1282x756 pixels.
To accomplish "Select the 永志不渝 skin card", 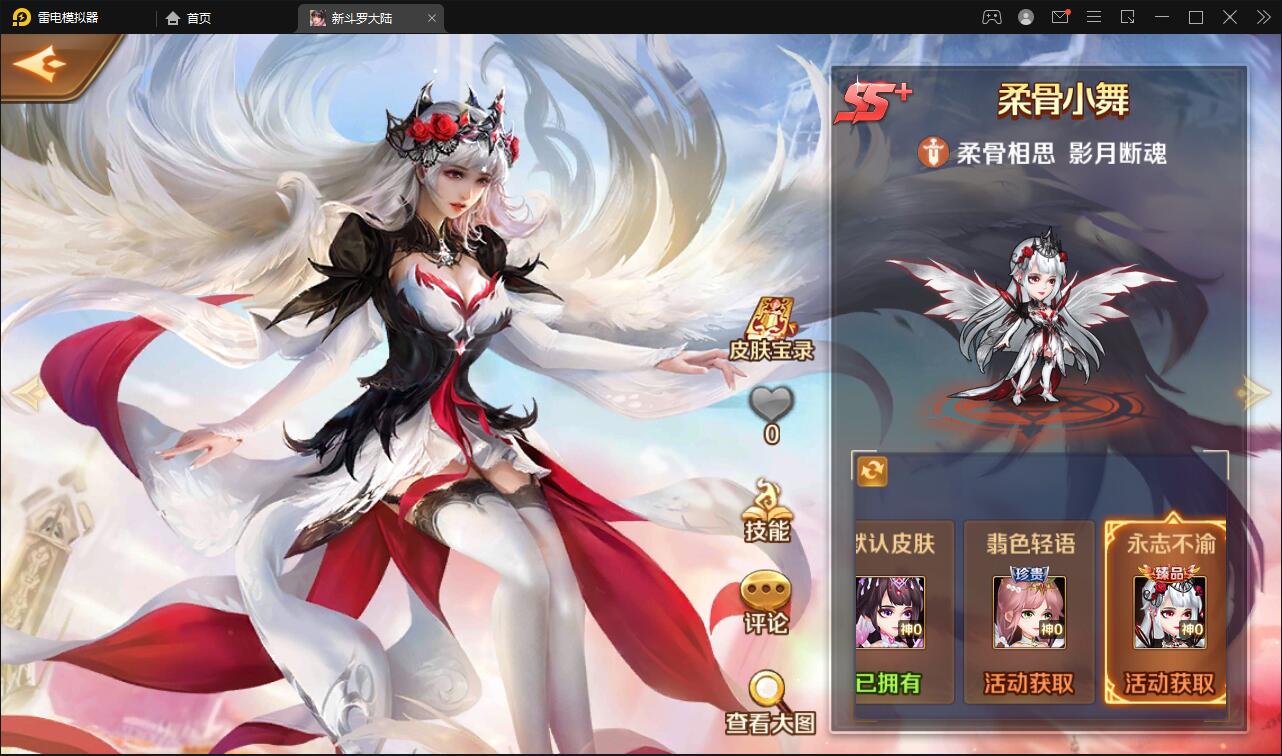I will [1168, 610].
